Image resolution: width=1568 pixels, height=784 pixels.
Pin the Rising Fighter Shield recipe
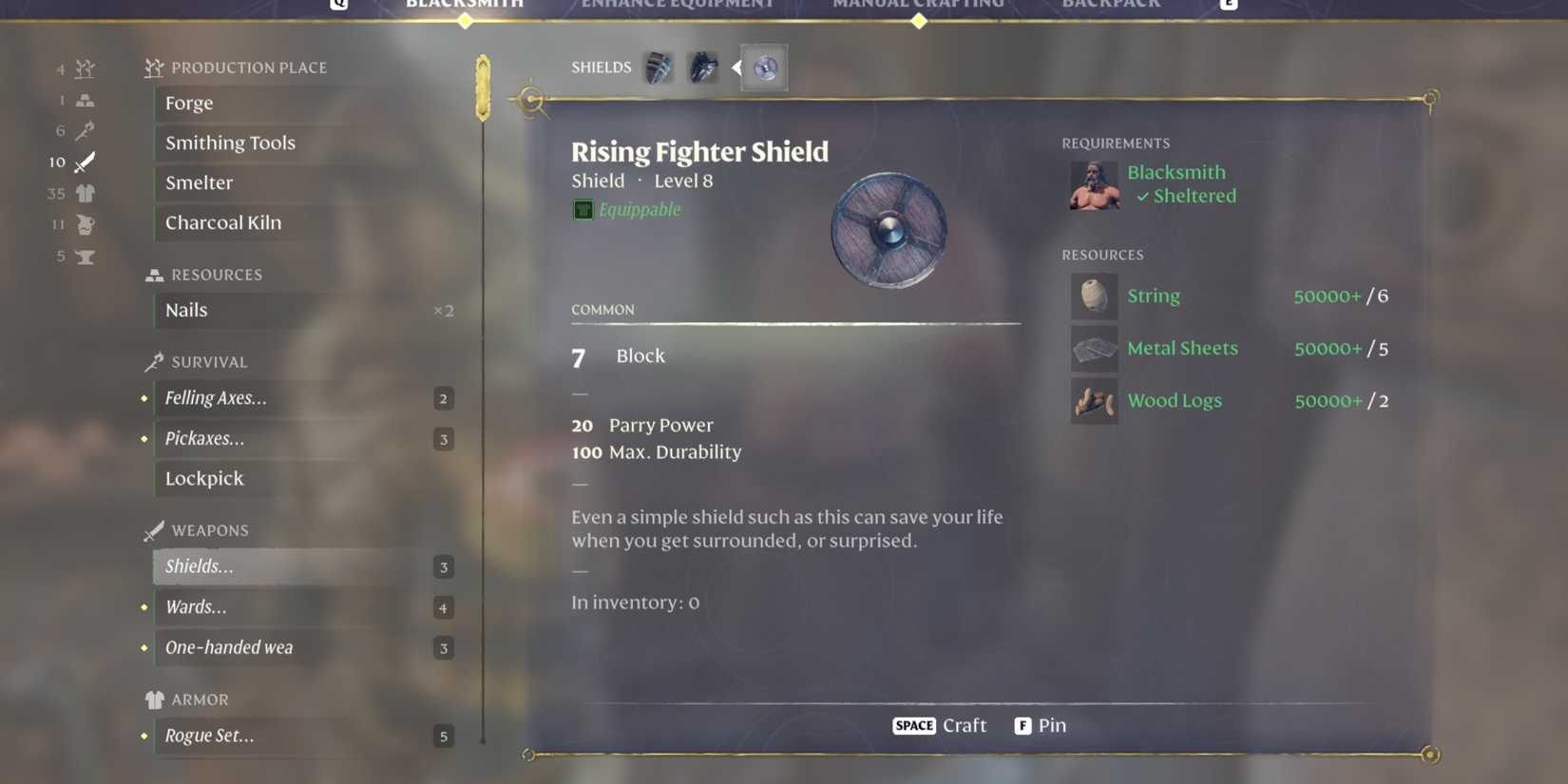click(x=1041, y=725)
